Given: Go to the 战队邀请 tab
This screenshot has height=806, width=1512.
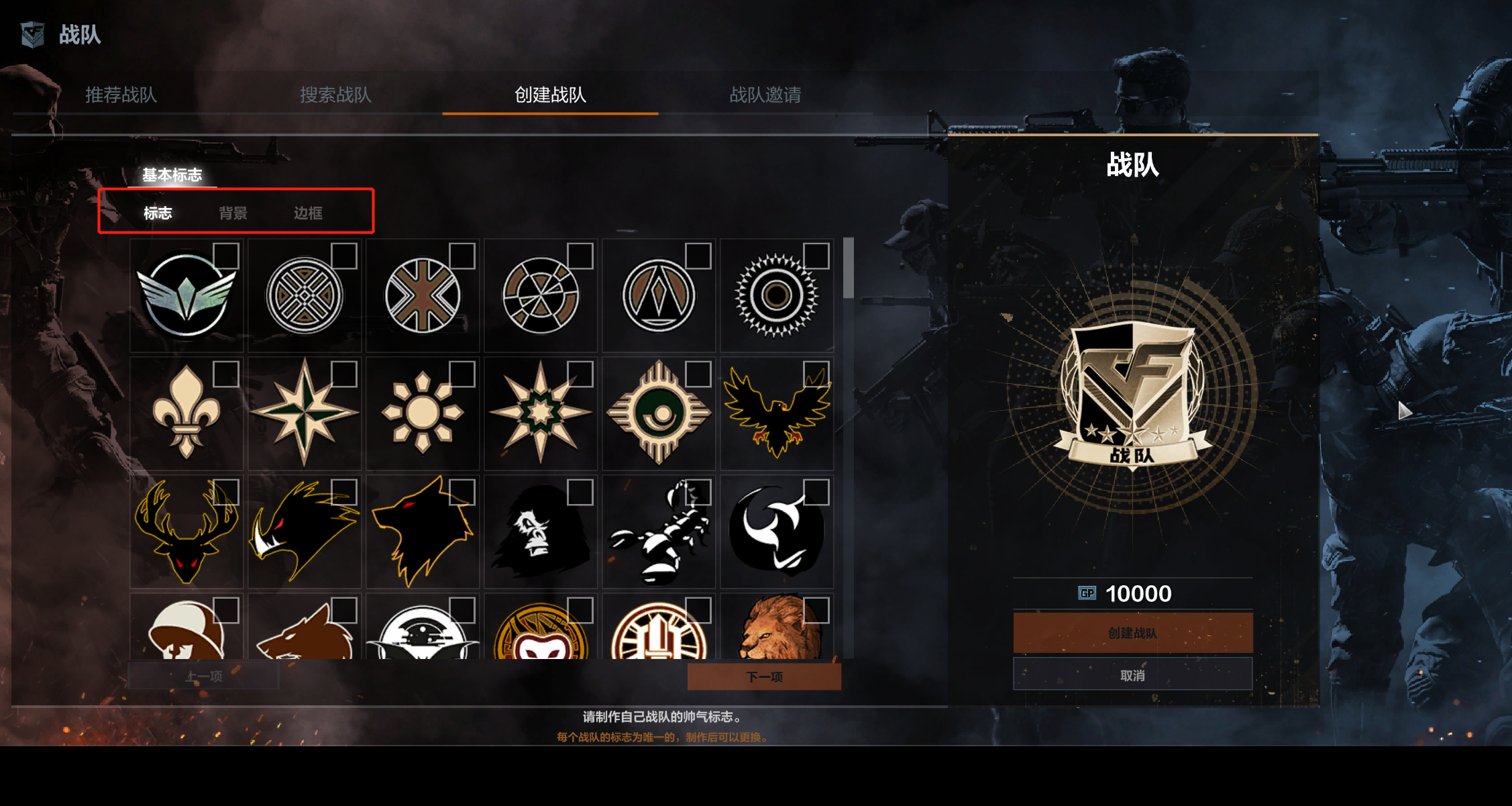Looking at the screenshot, I should pos(765,95).
